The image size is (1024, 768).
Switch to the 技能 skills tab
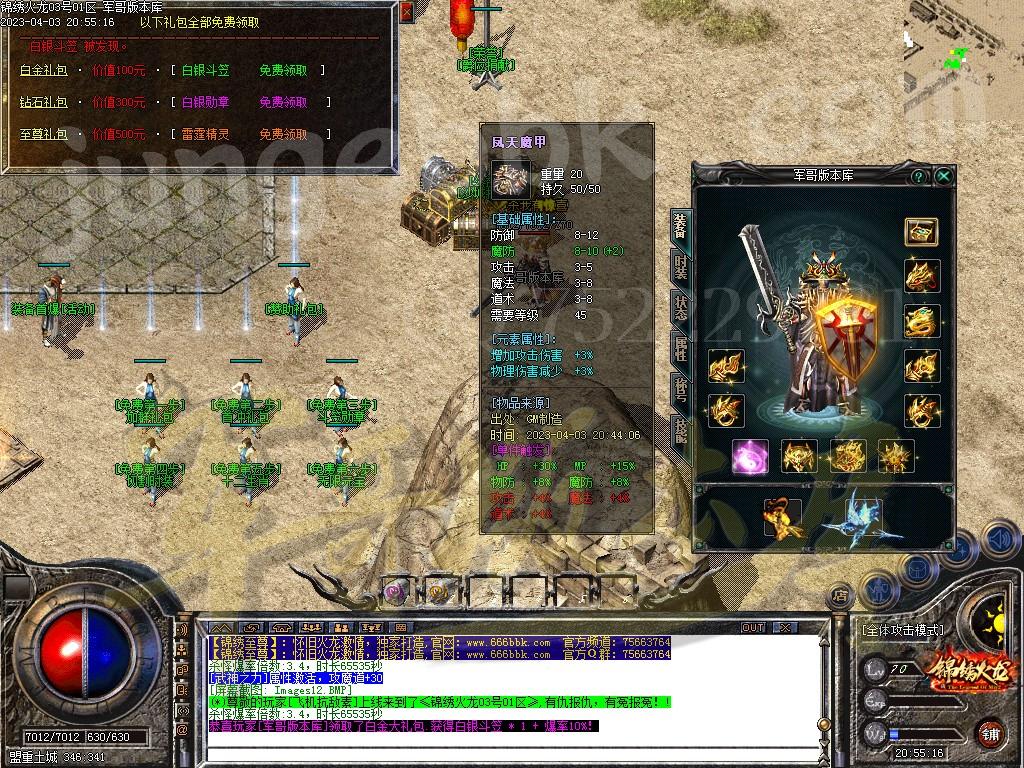[680, 430]
